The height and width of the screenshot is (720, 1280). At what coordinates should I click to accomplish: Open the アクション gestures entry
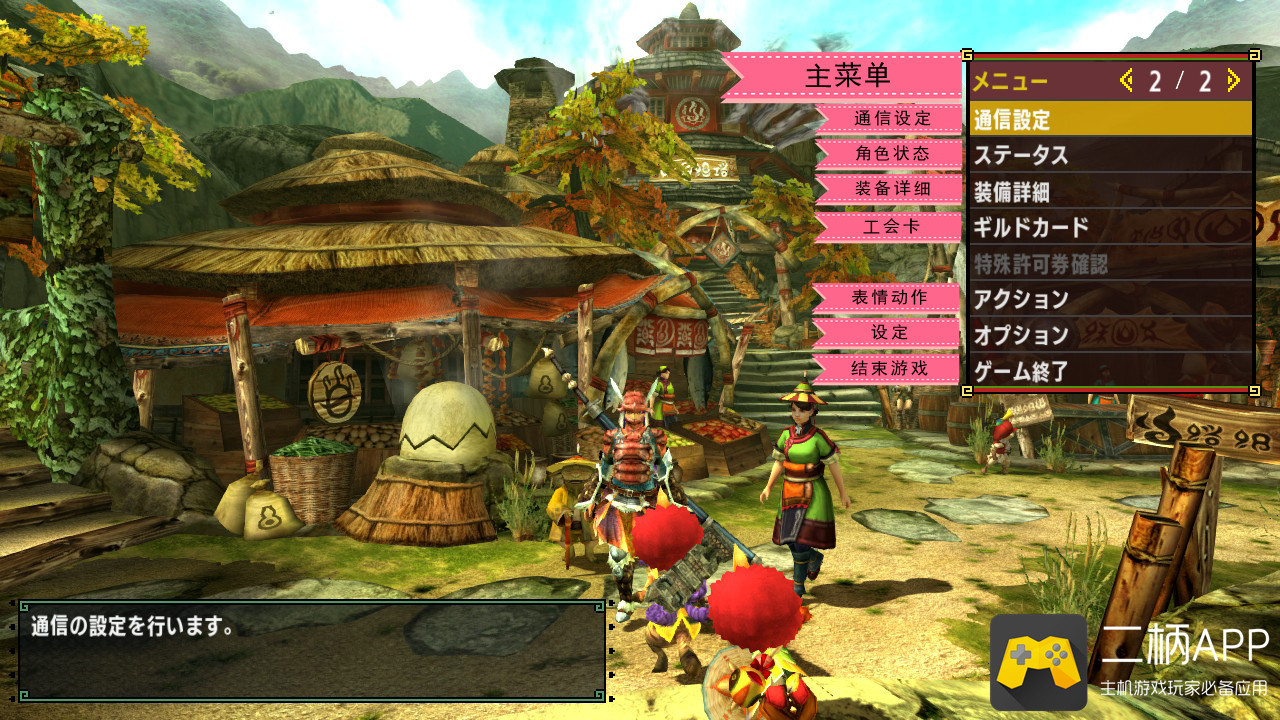pyautogui.click(x=1110, y=299)
